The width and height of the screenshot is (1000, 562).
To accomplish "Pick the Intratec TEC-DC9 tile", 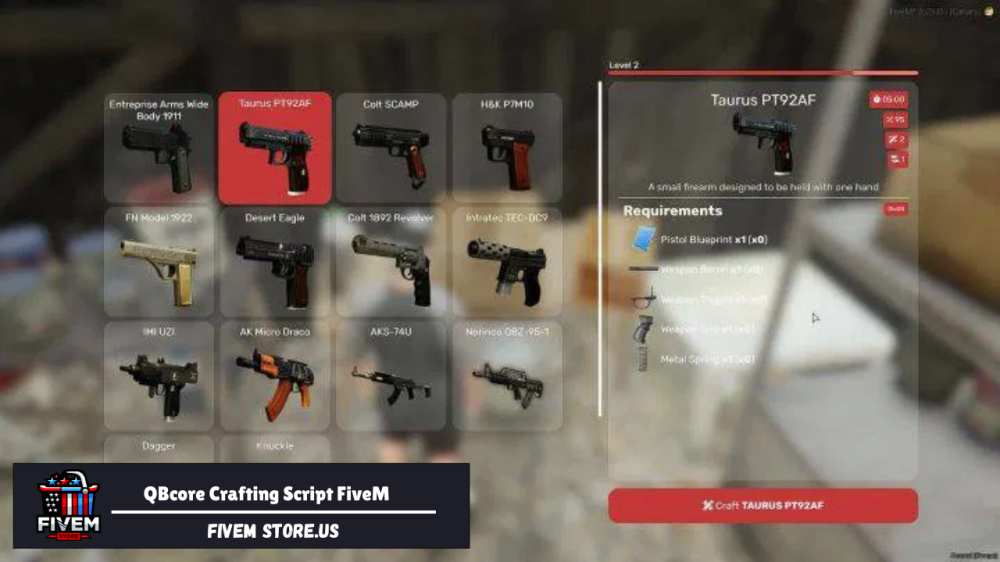I will coord(506,262).
